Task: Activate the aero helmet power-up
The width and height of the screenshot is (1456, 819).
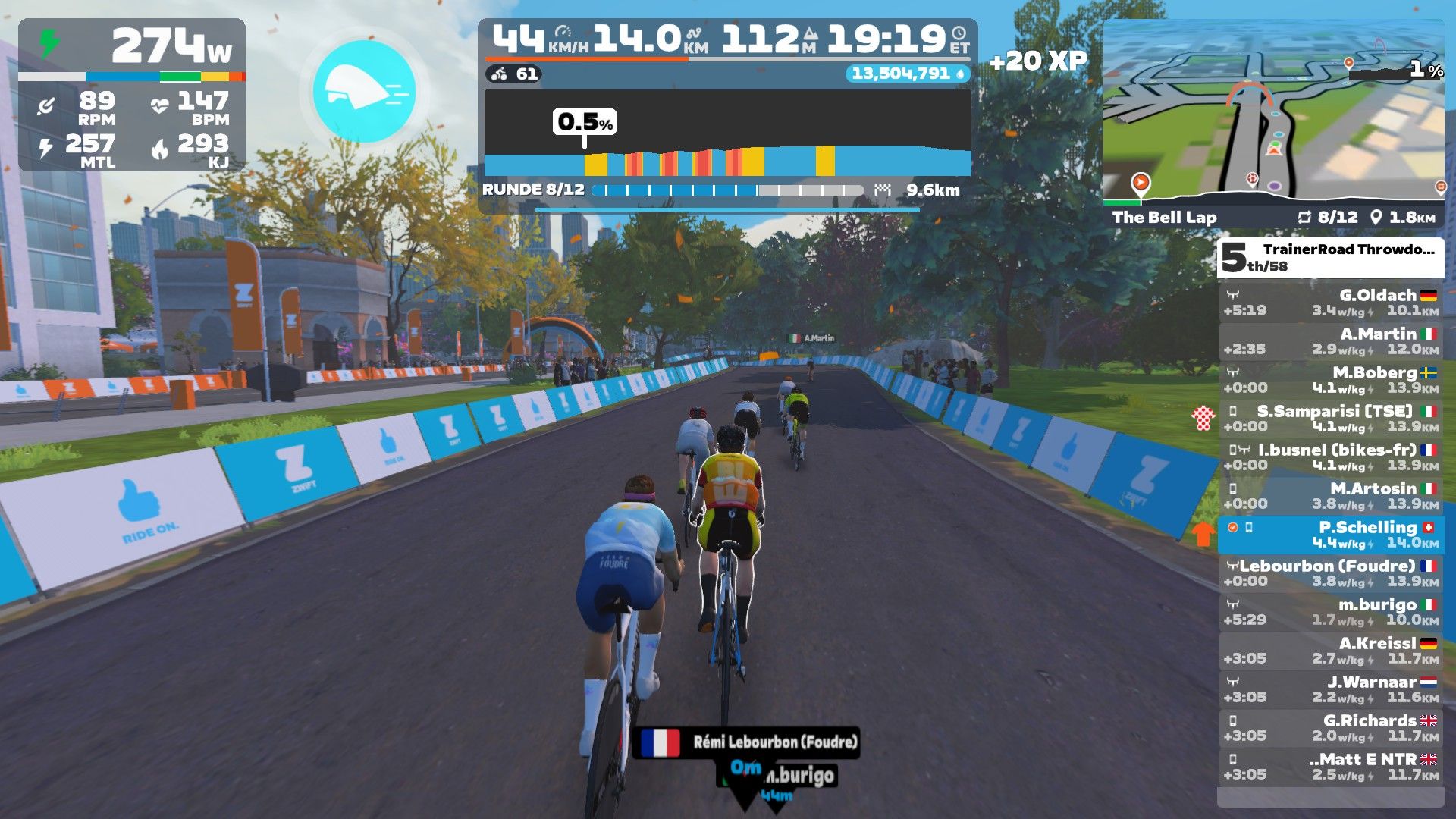Action: point(365,92)
